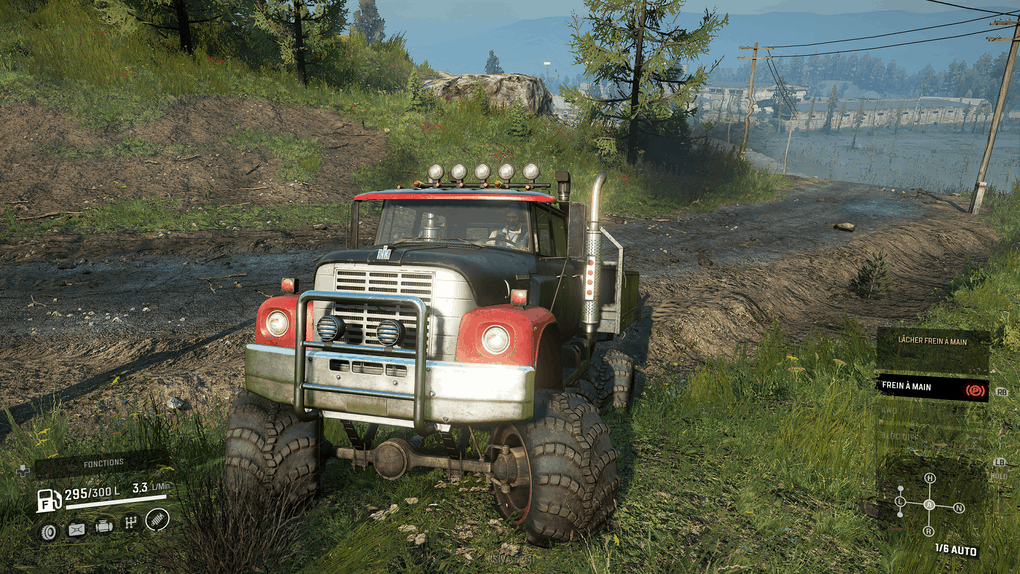Select the tire status icon
Viewport: 1020px width, 574px height.
click(x=48, y=531)
